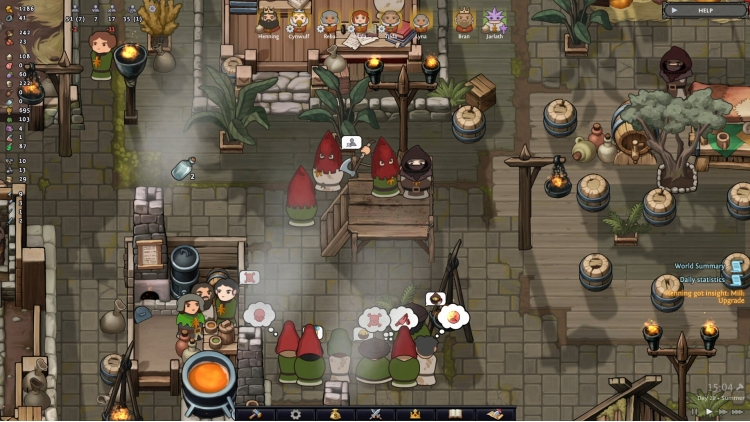Pick Jarlath's purple portrait
This screenshot has width=750, height=422.
pos(494,18)
